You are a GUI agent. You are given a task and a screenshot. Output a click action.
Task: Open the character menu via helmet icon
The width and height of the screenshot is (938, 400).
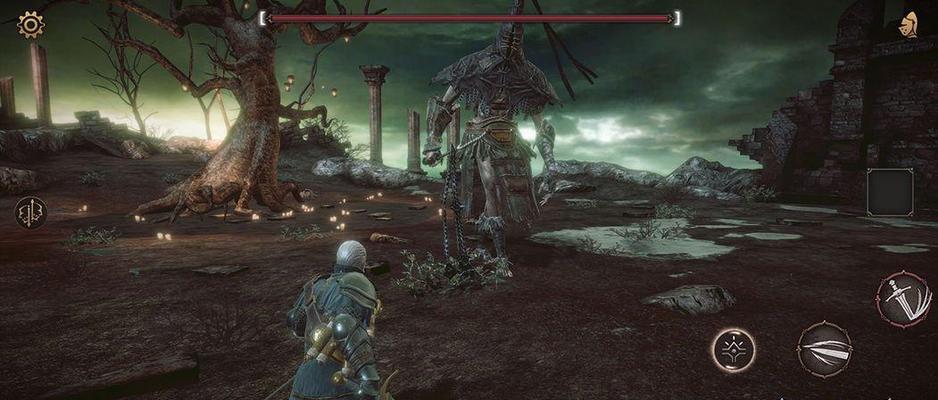[910, 25]
